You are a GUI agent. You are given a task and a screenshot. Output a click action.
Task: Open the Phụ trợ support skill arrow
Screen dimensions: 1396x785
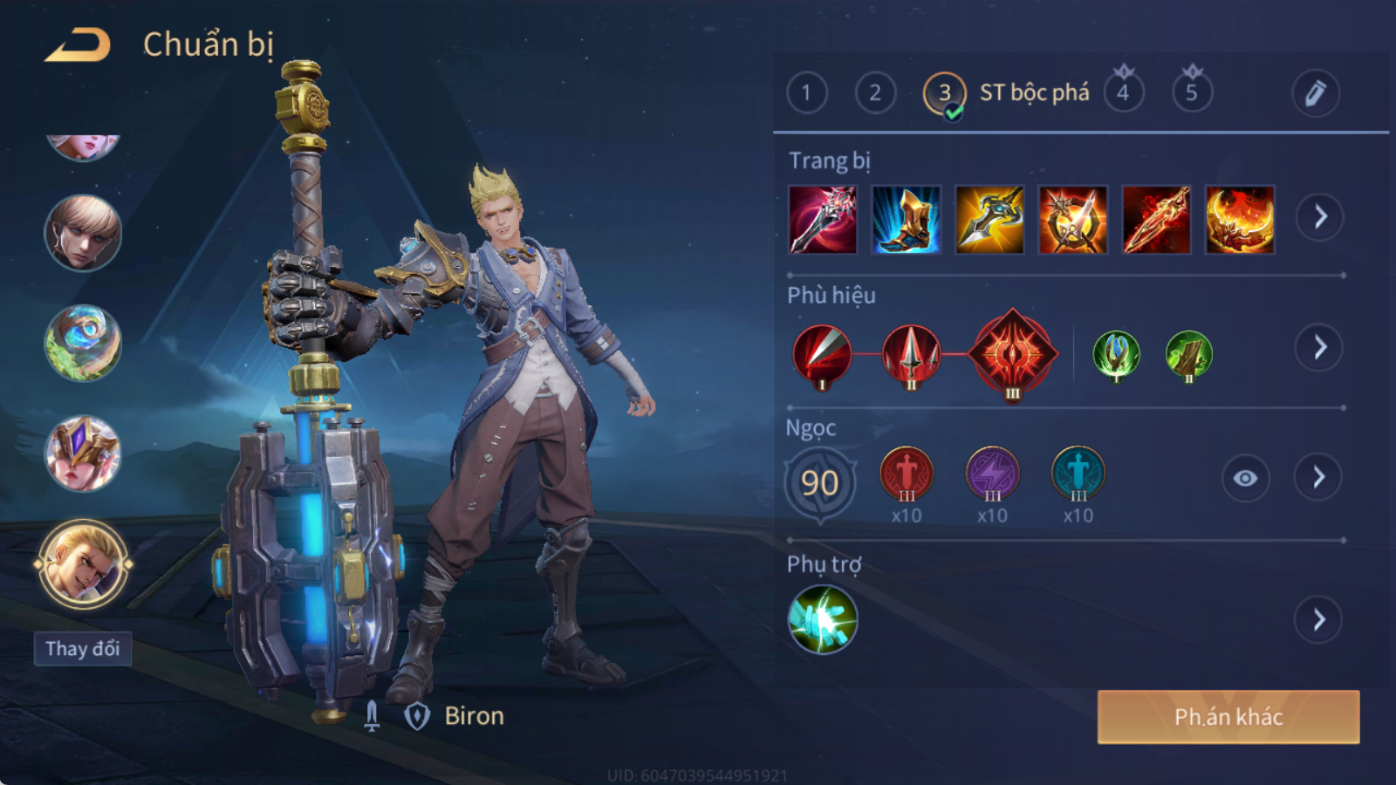(x=1318, y=620)
